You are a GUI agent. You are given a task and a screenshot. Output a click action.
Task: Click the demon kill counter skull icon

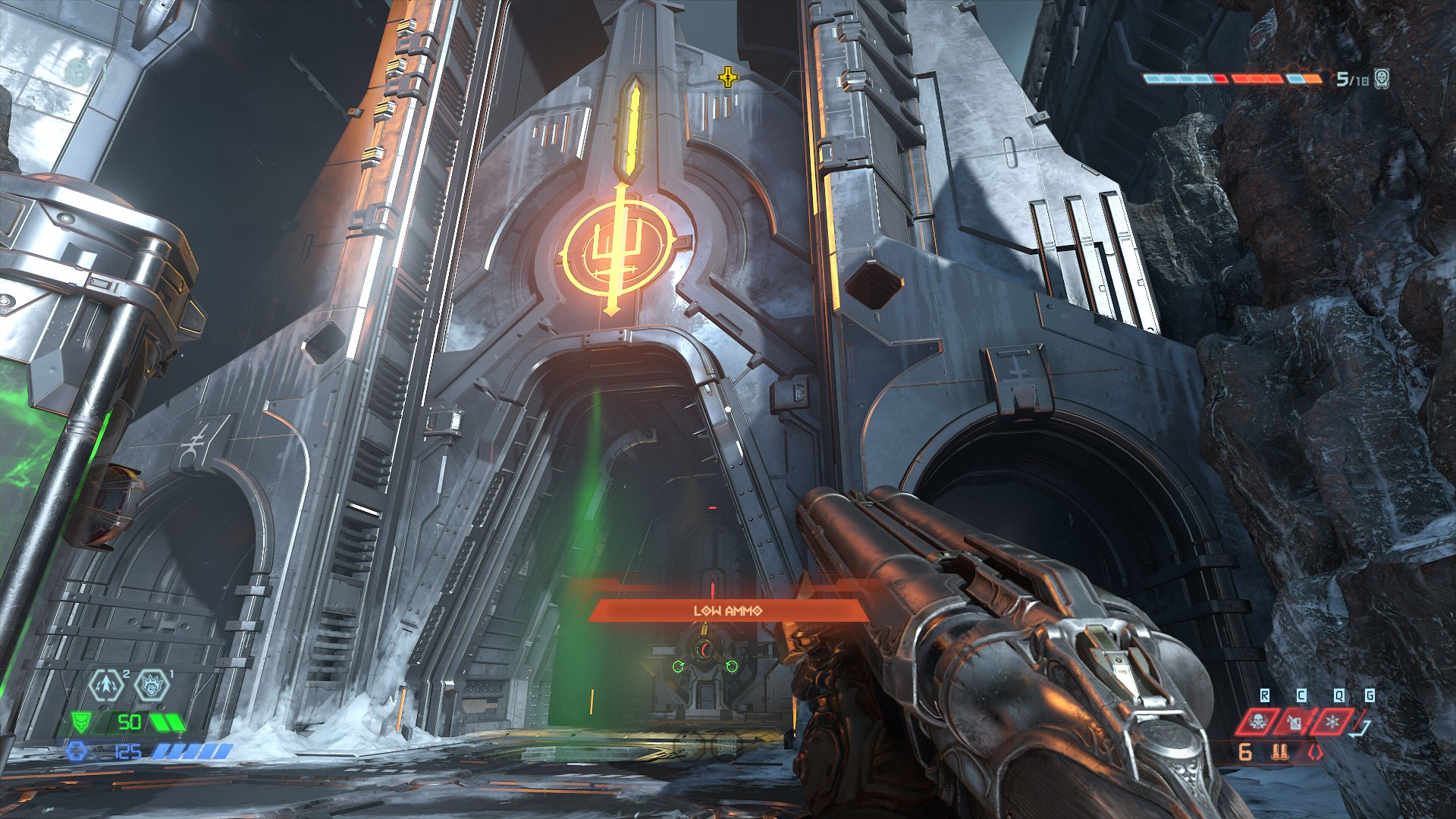point(1382,78)
